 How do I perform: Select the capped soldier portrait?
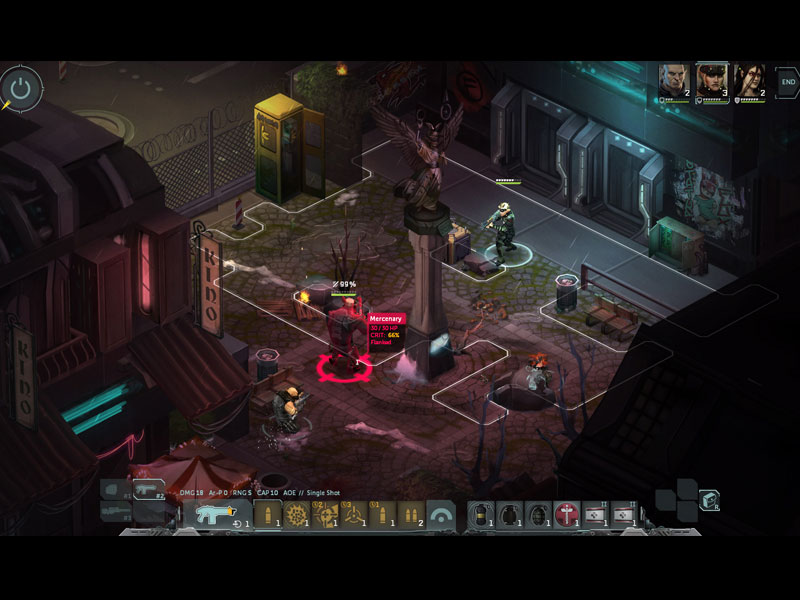click(711, 80)
